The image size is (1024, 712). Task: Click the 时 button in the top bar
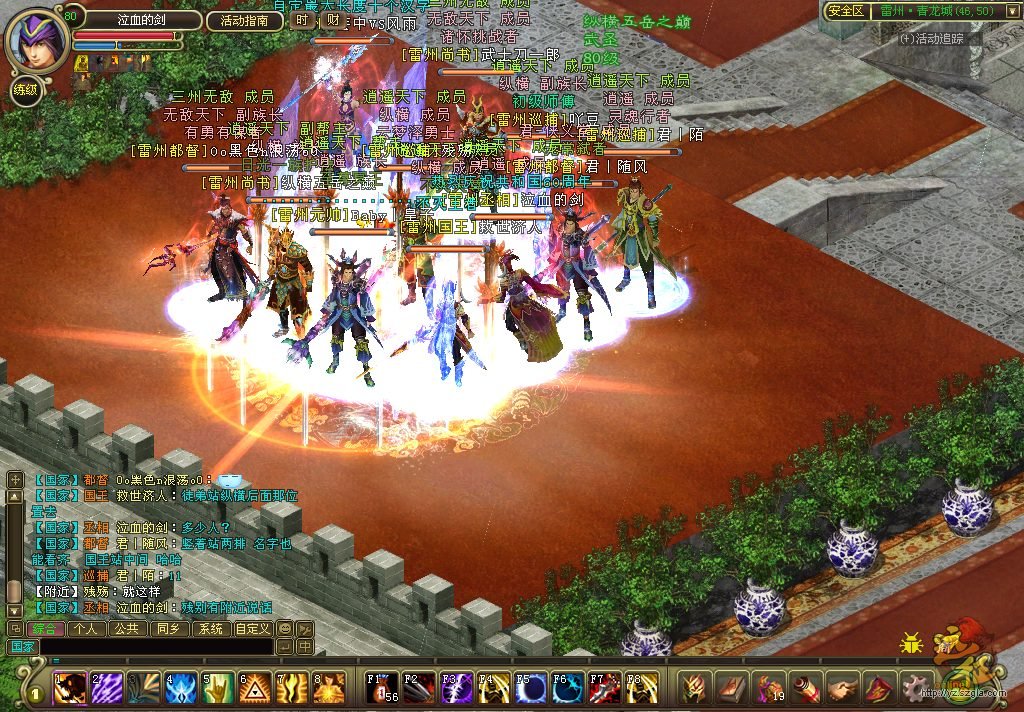303,20
